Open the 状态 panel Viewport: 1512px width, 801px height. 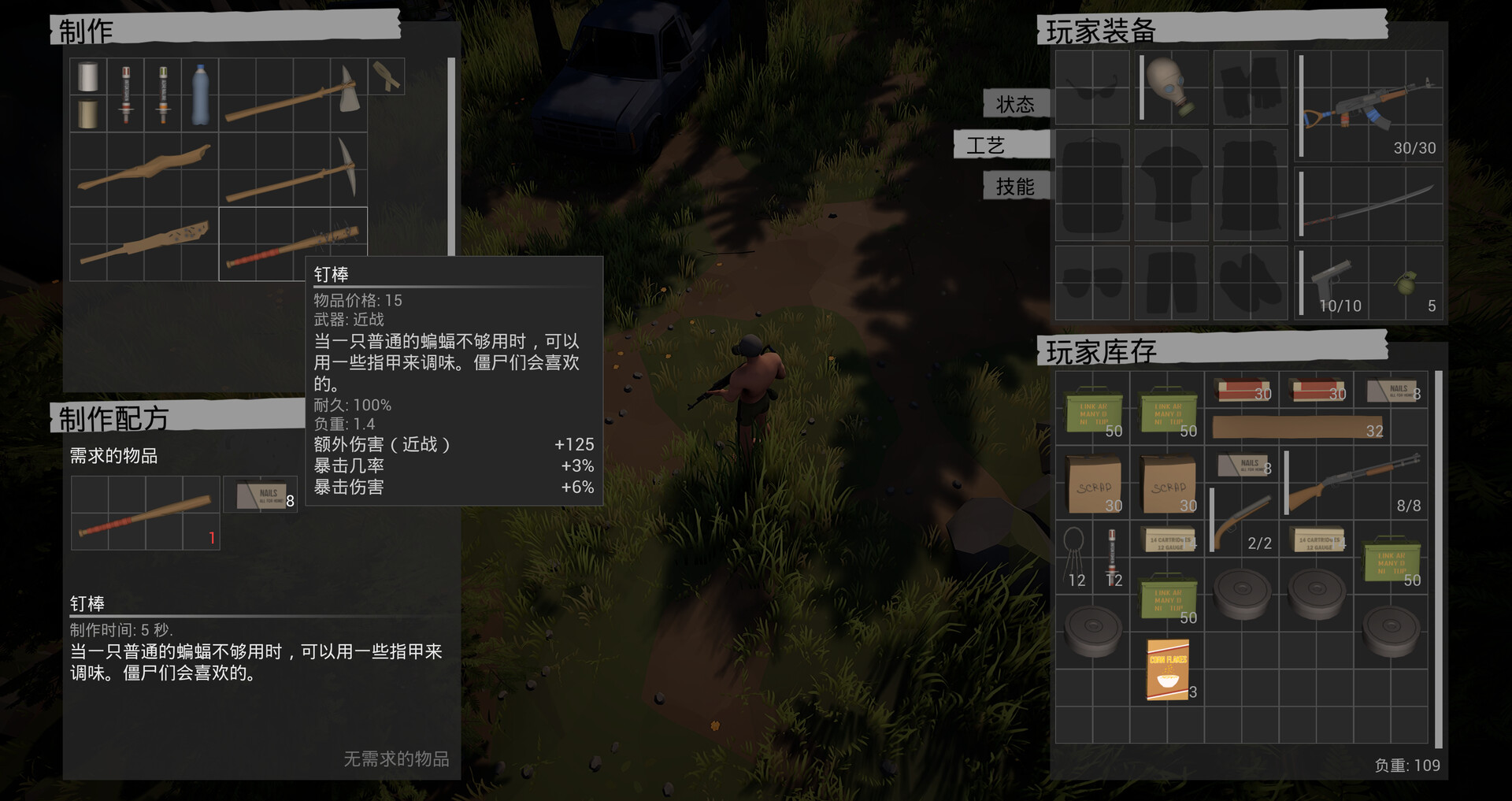click(1016, 103)
